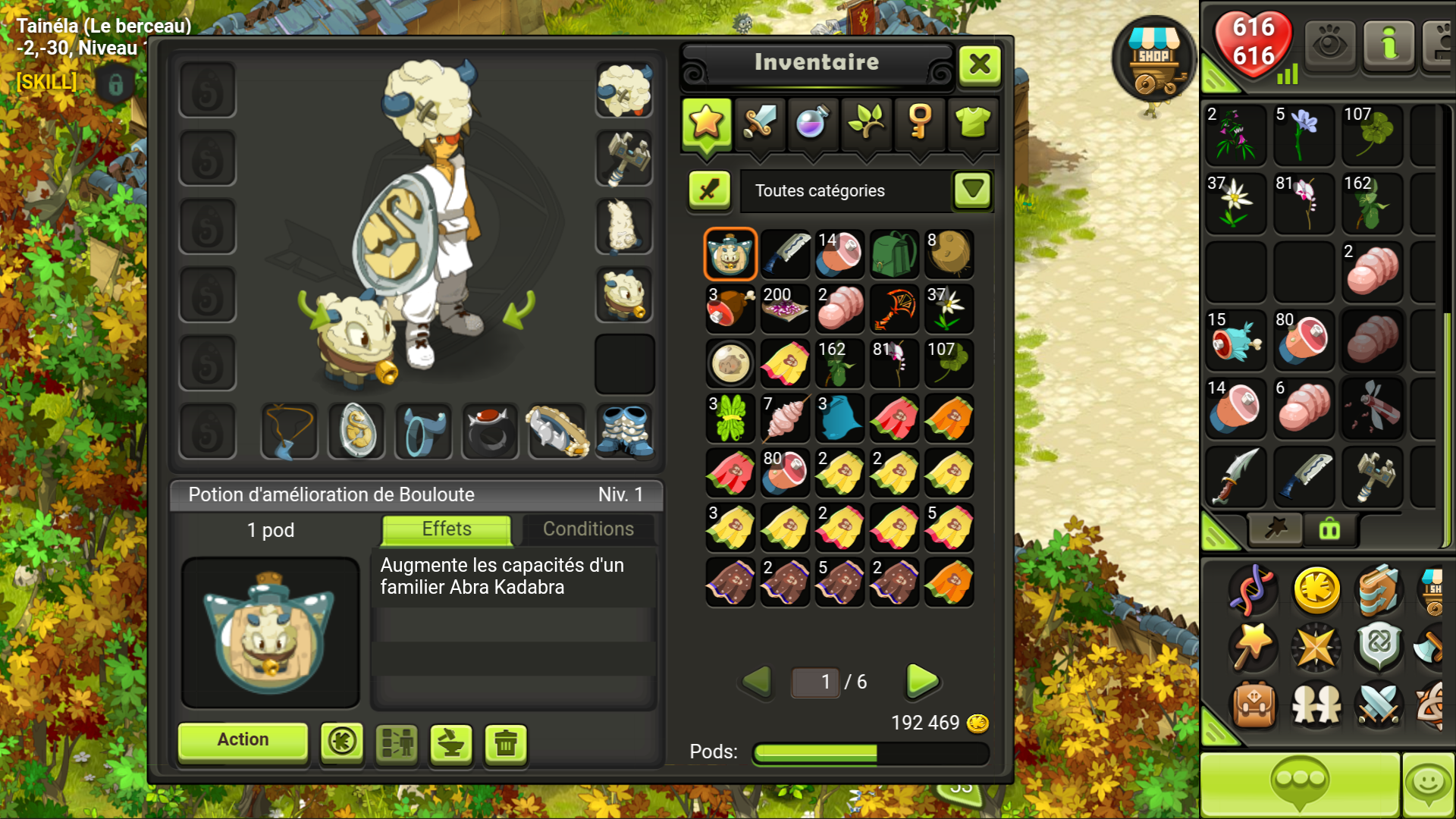The height and width of the screenshot is (819, 1456).
Task: Open the smiley emote button
Action: click(x=1429, y=783)
